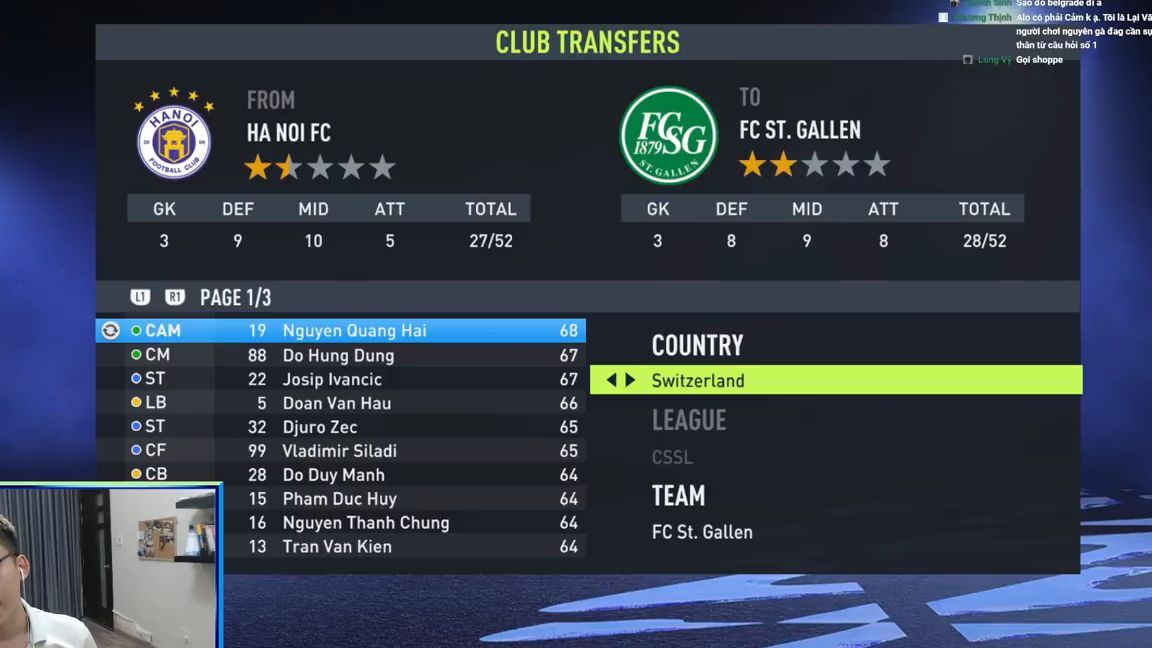This screenshot has height=648, width=1152.
Task: Choose Tran Van Kien row
Action: pos(336,547)
